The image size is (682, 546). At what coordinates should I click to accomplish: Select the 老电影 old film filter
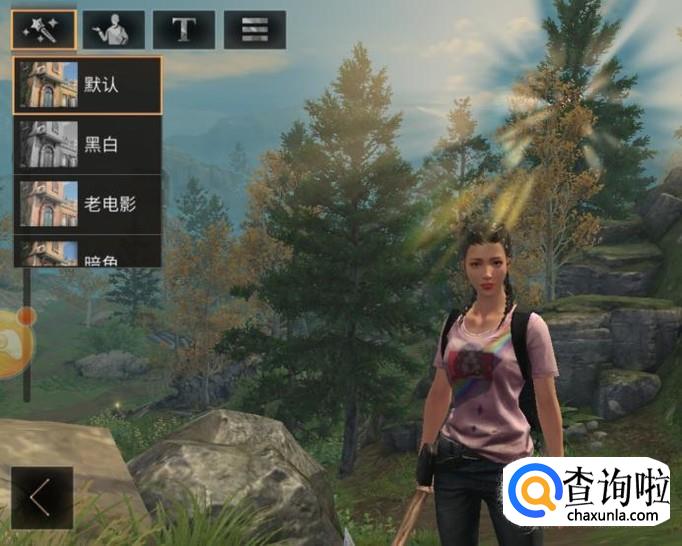click(x=87, y=204)
